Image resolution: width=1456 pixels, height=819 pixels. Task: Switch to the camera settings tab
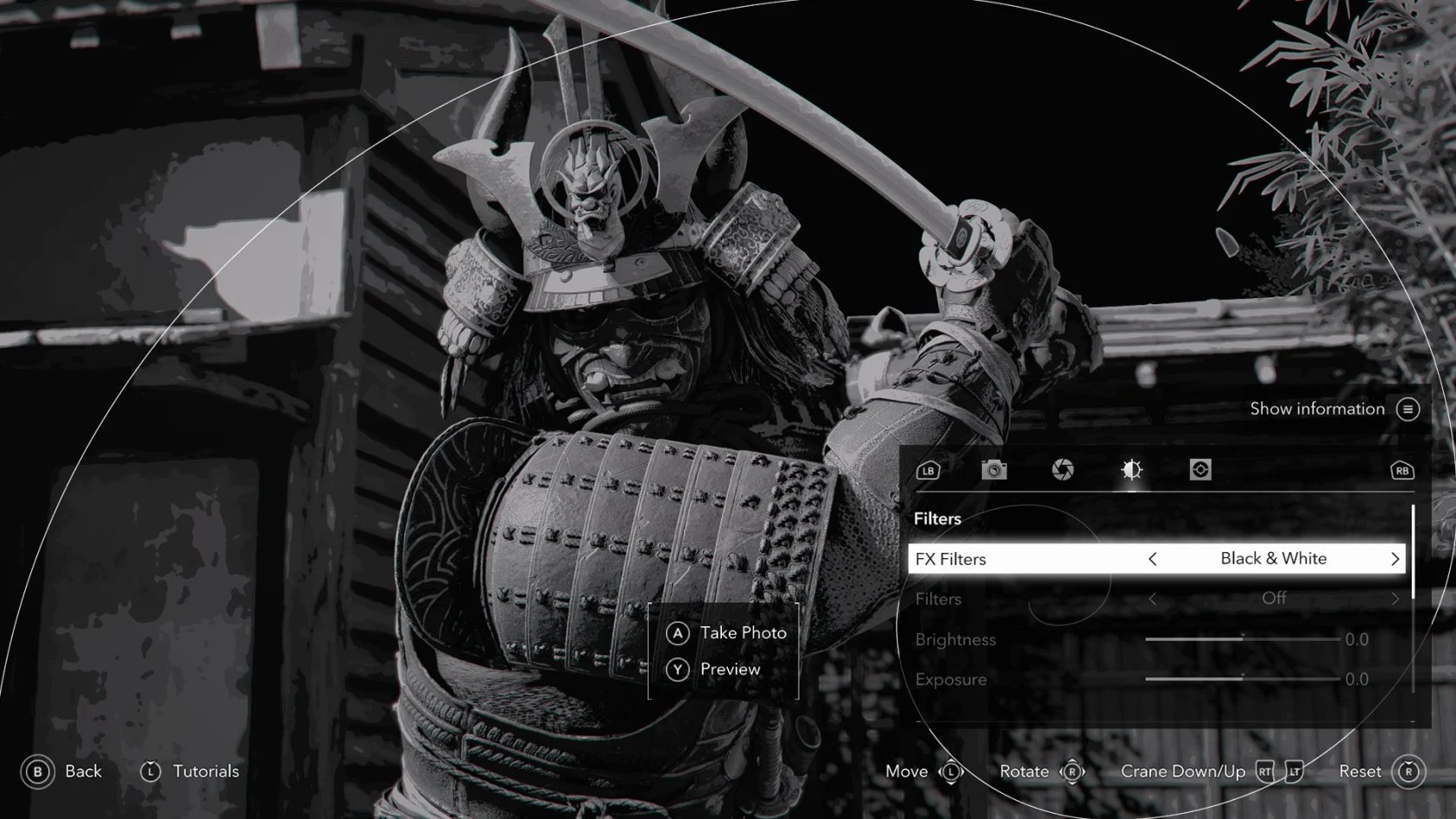click(994, 470)
